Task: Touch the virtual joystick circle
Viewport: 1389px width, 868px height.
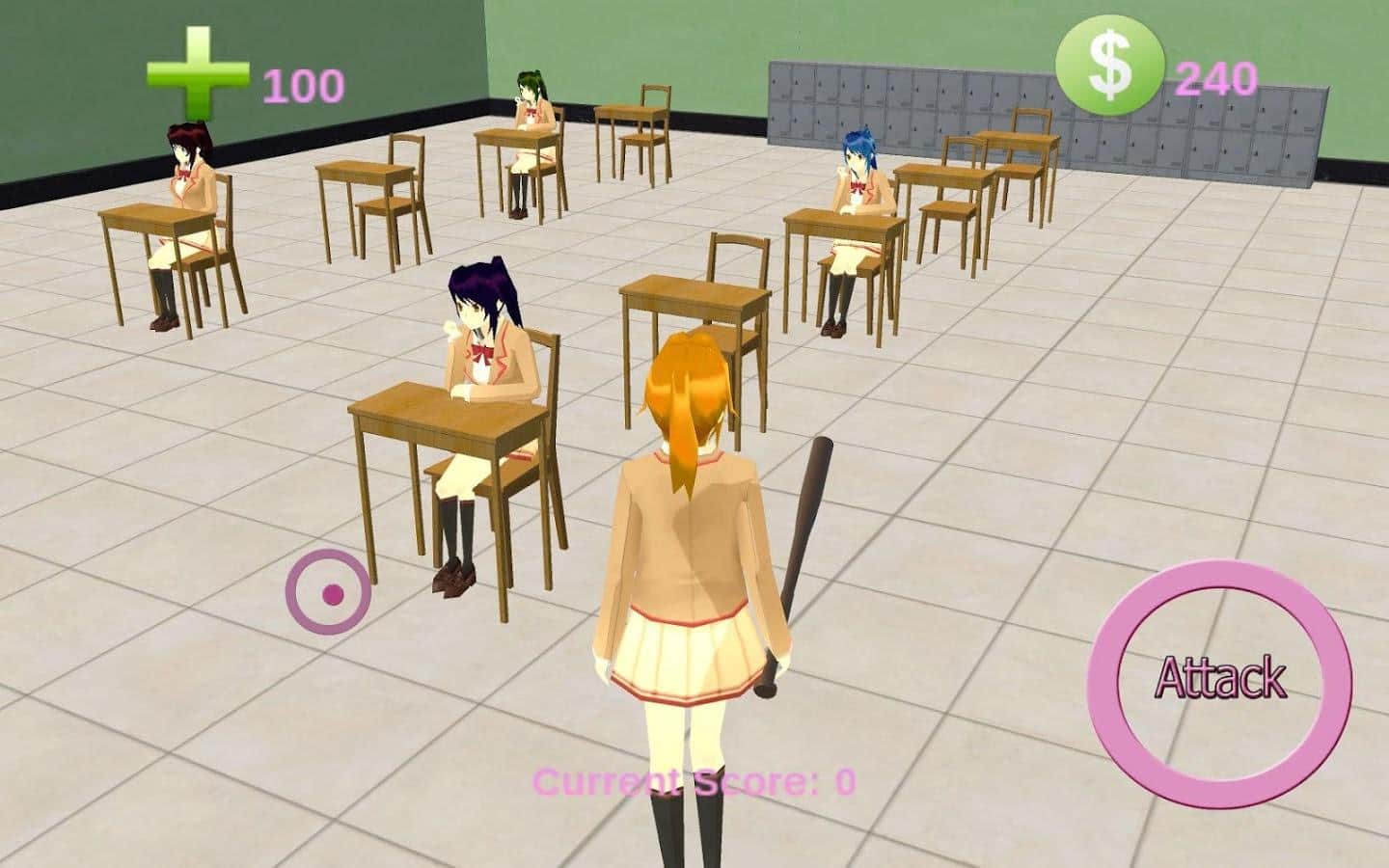Action: (329, 592)
